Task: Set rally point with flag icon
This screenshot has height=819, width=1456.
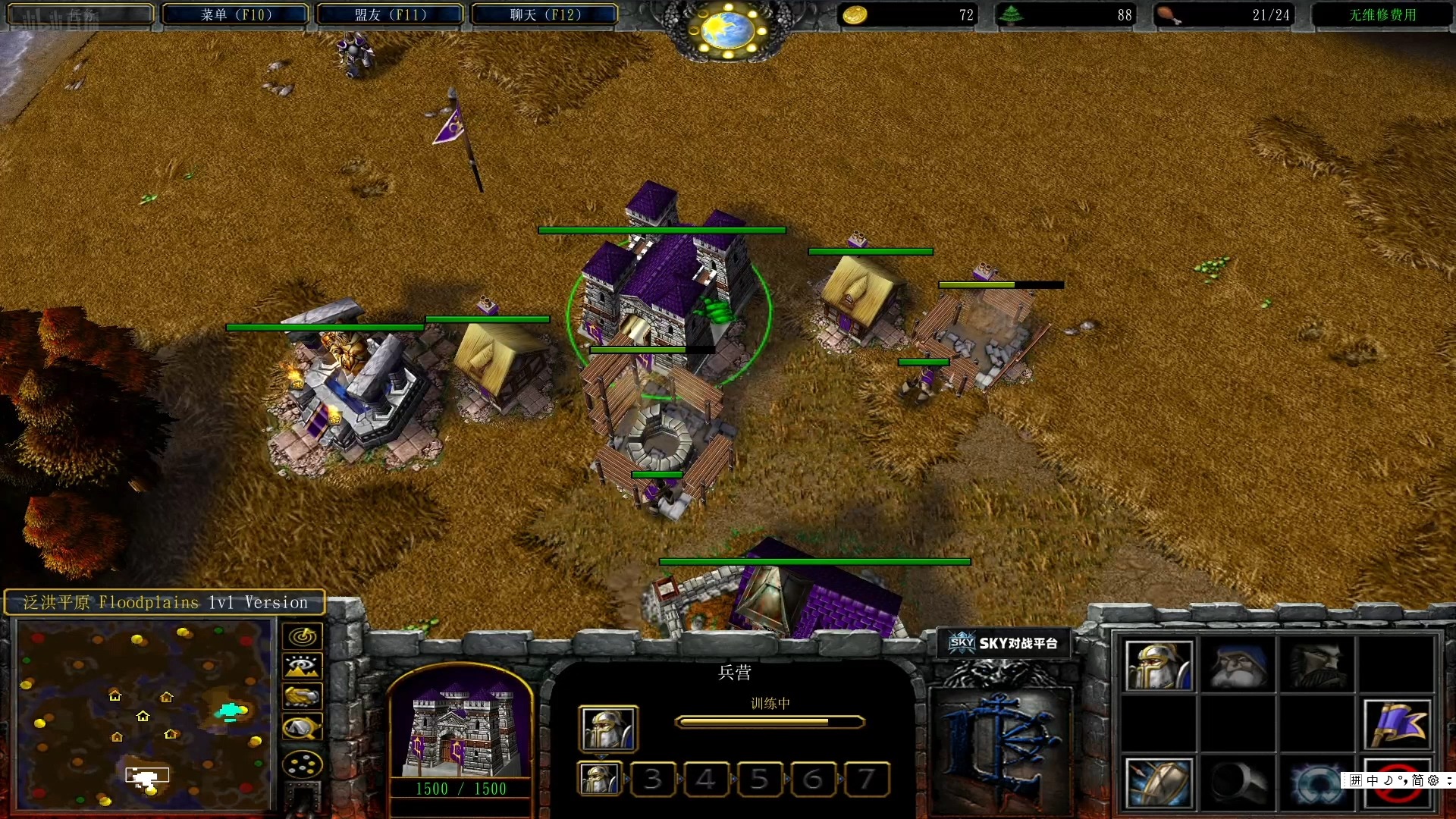Action: 1397,724
